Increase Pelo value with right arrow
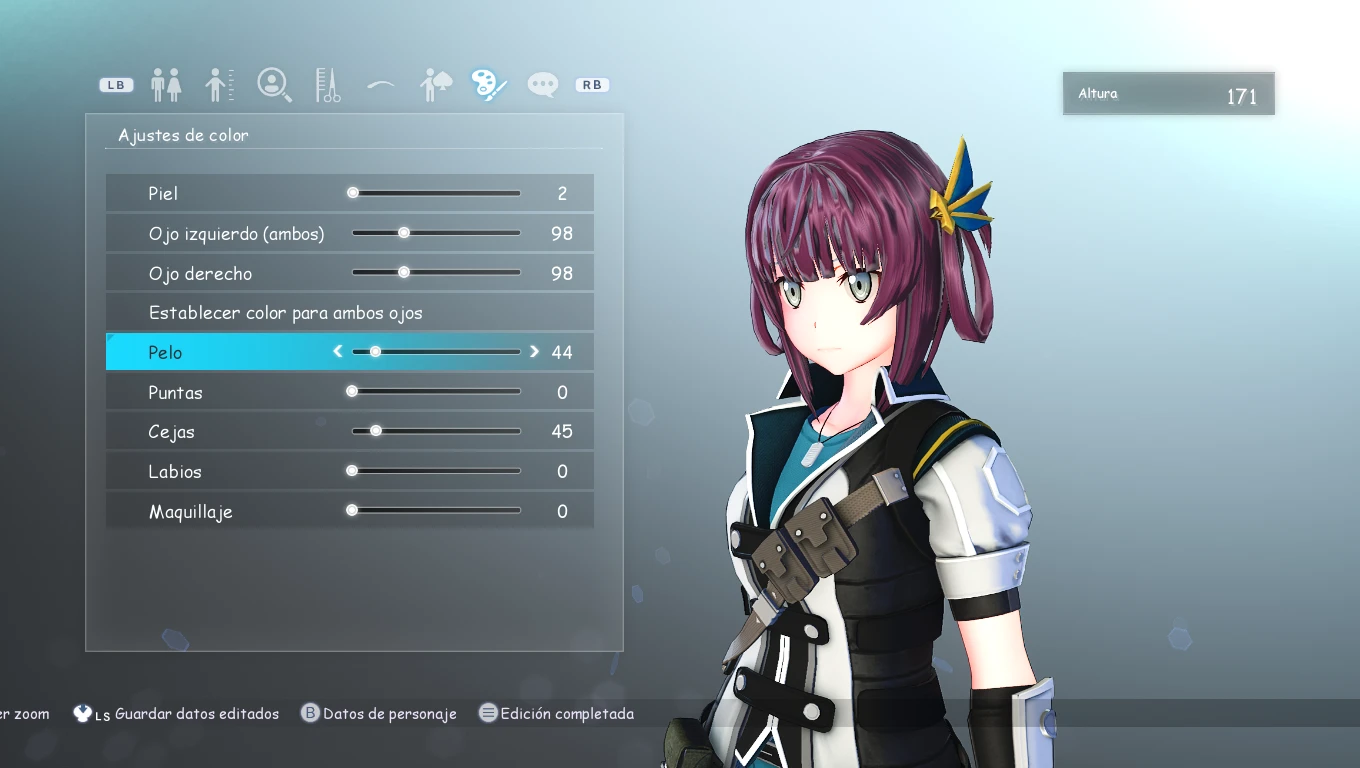The width and height of the screenshot is (1360, 768). pyautogui.click(x=534, y=351)
